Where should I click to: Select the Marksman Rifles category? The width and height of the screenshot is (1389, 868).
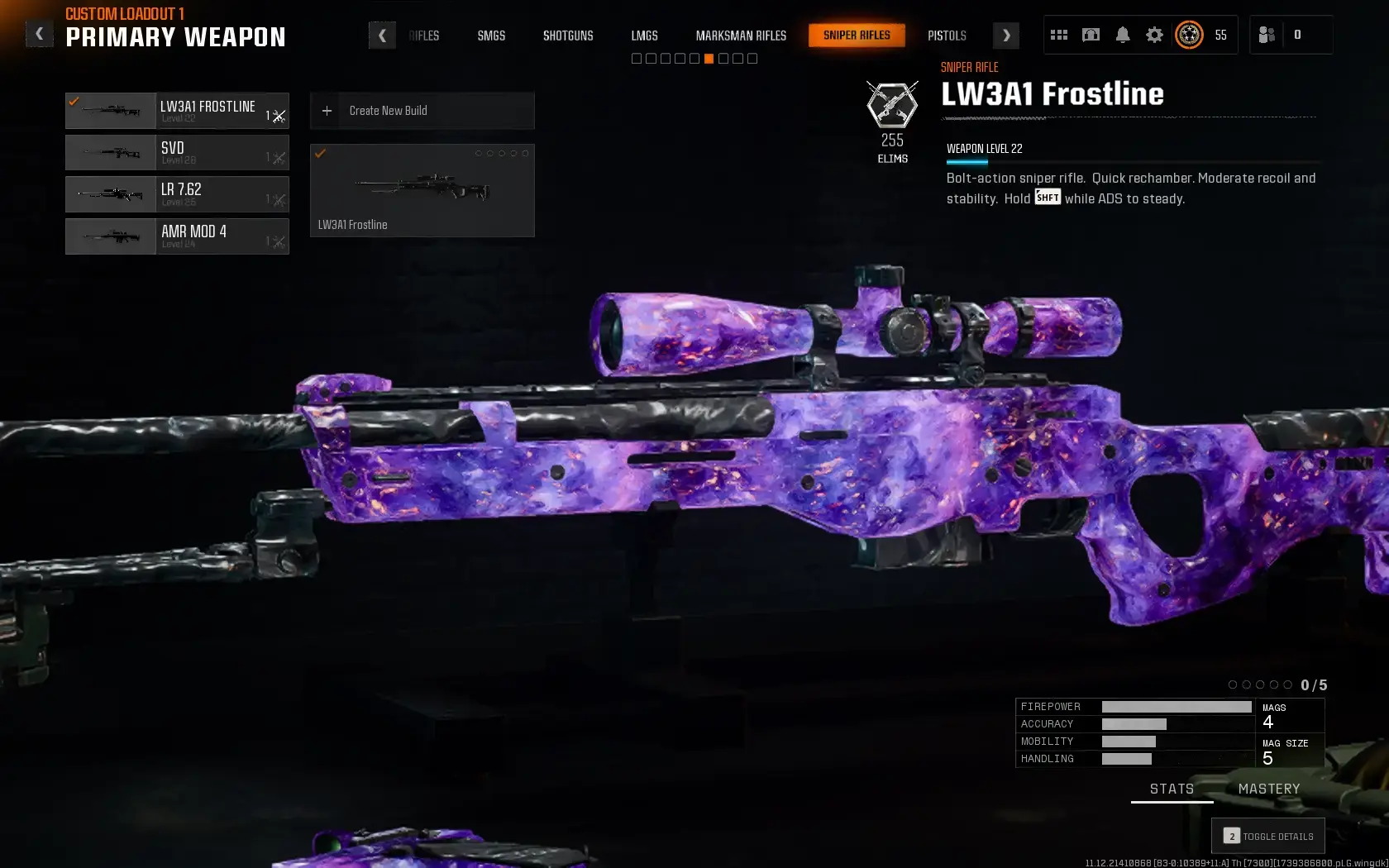[x=740, y=36]
